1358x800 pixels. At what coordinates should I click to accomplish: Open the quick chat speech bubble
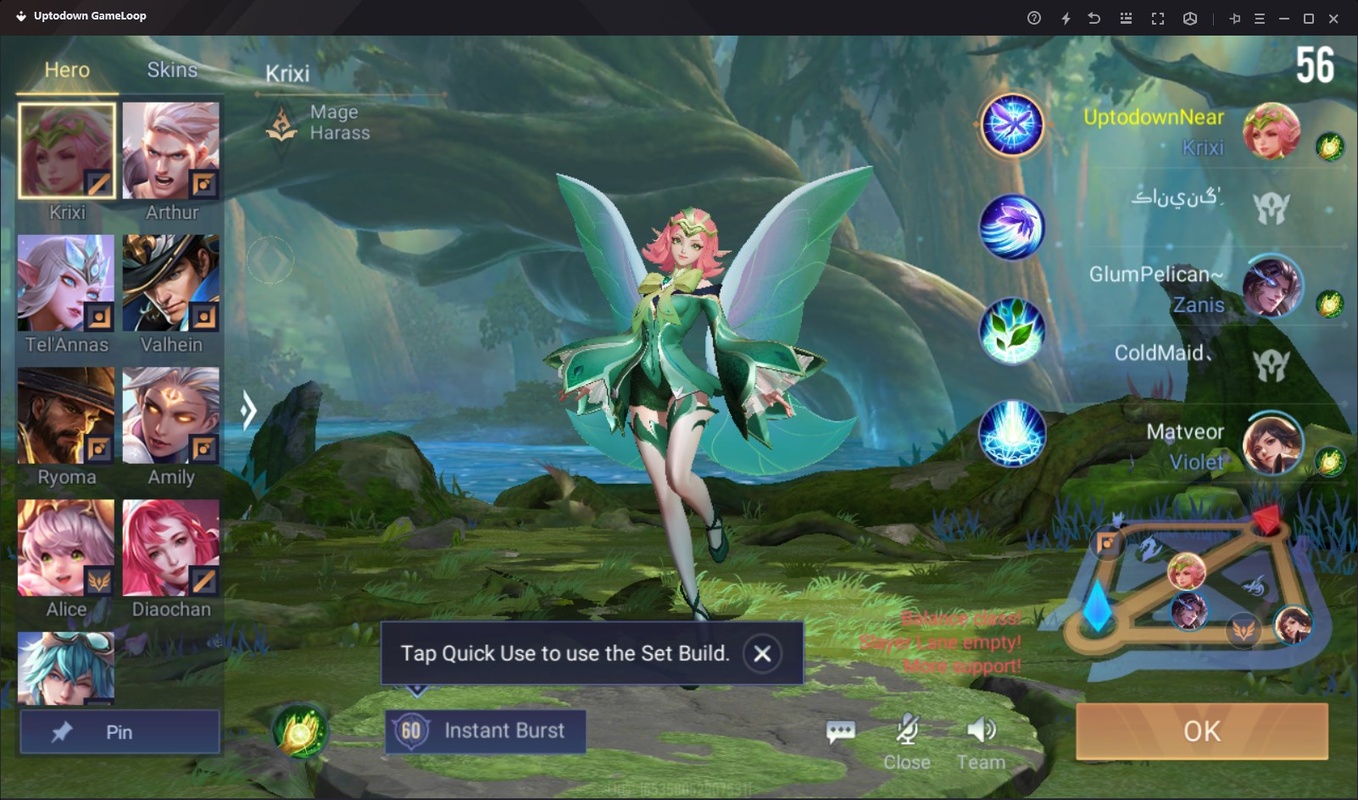840,732
